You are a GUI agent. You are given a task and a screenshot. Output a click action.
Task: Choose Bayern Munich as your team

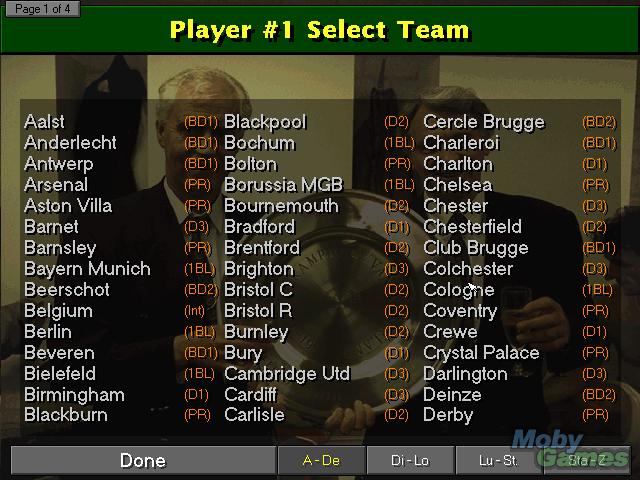pyautogui.click(x=87, y=269)
